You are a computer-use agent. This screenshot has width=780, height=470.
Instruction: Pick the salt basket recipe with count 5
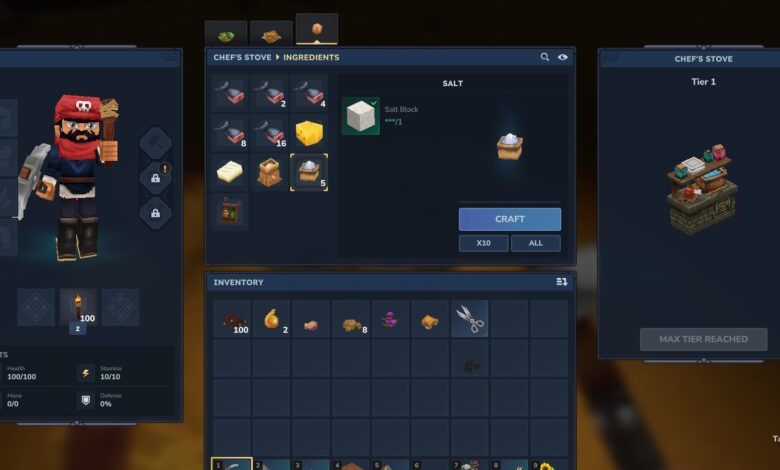pyautogui.click(x=309, y=172)
